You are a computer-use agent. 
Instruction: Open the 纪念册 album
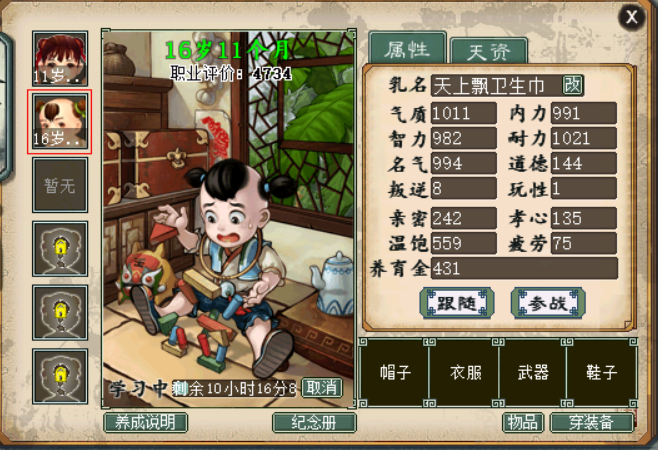(x=314, y=422)
